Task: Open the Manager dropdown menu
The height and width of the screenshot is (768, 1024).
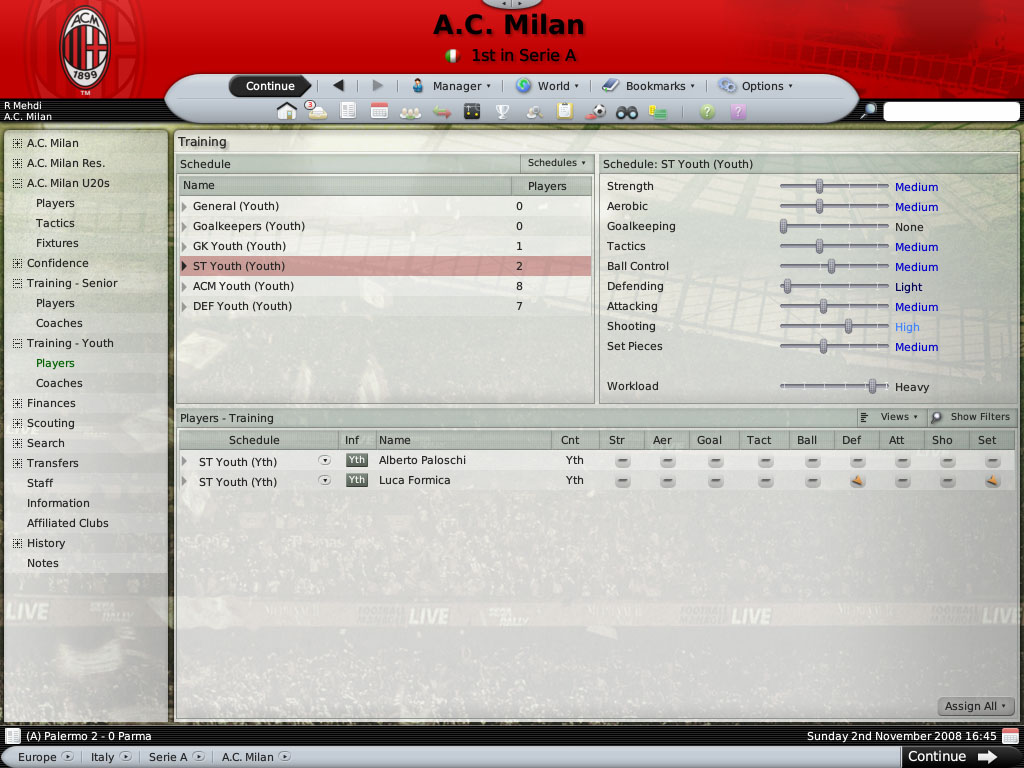Action: [451, 86]
